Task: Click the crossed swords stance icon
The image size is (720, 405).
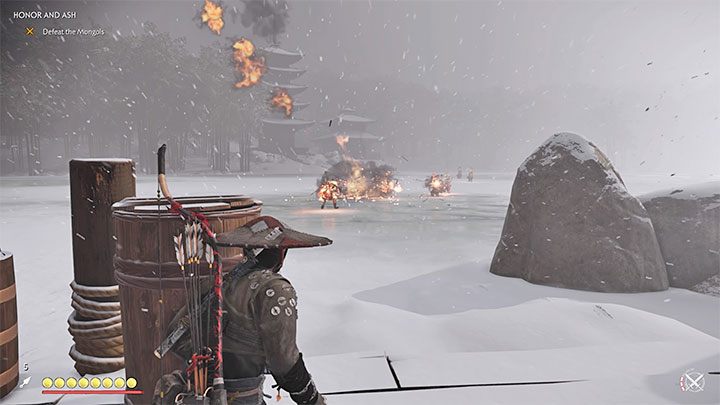Action: [x=691, y=381]
